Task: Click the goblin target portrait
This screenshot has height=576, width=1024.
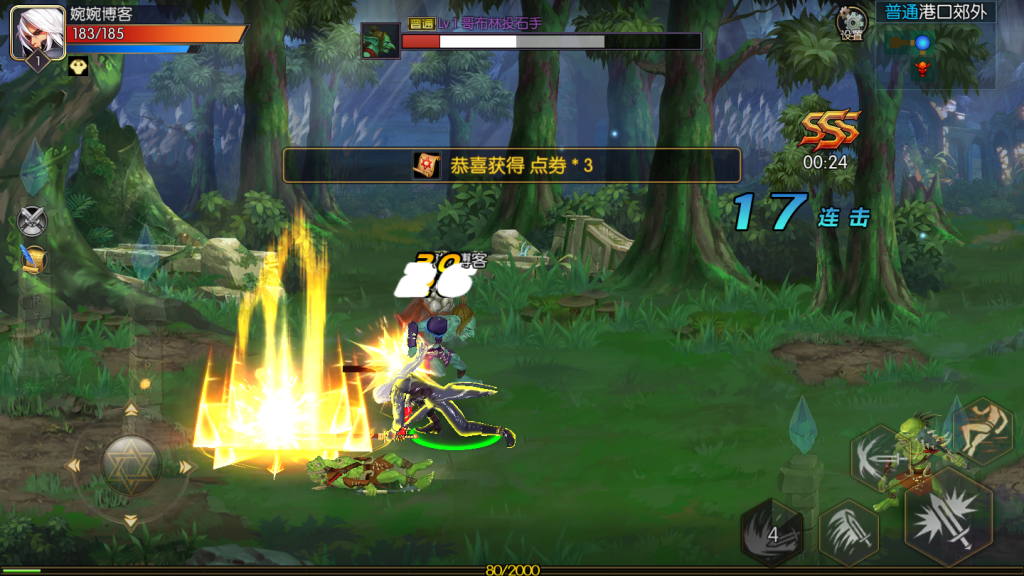Action: pos(380,41)
